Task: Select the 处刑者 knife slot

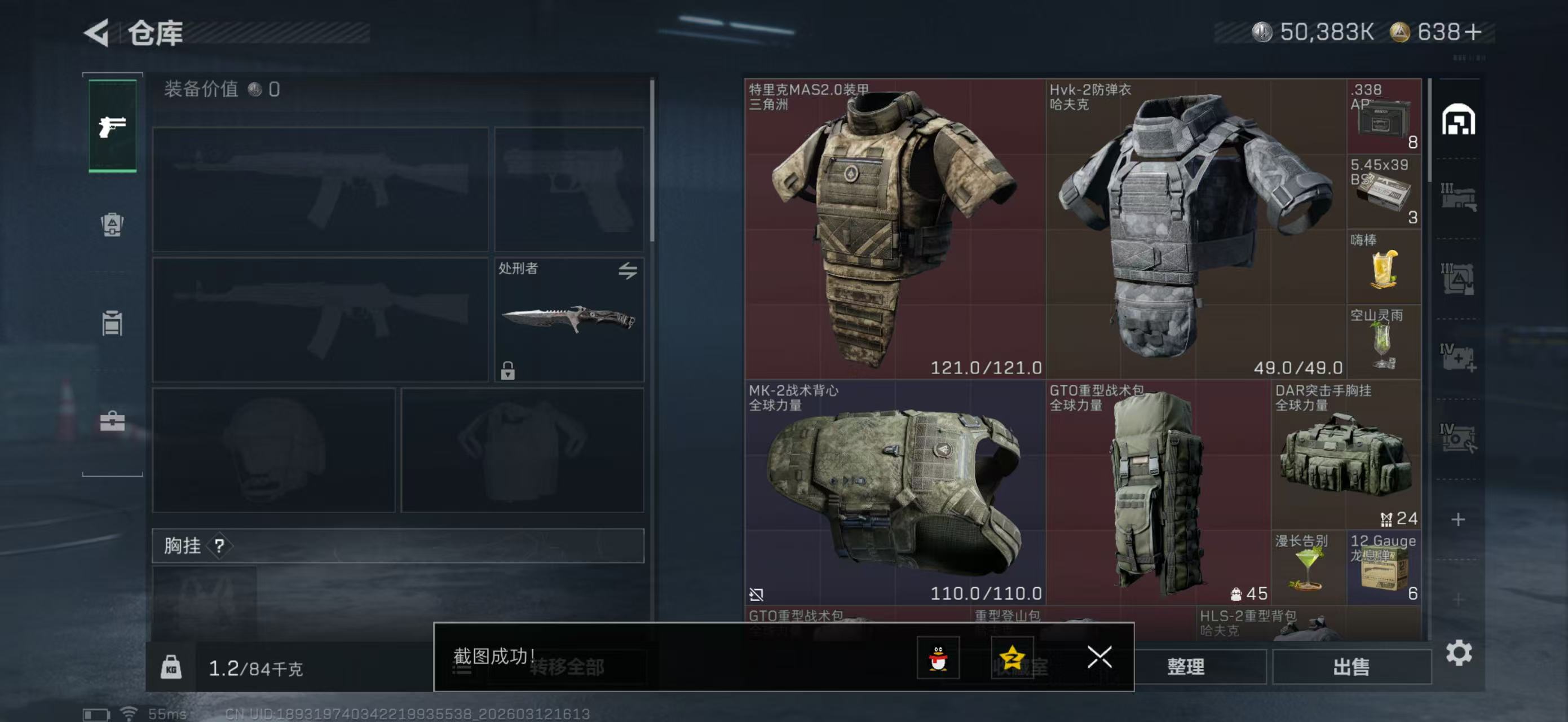Action: click(x=568, y=320)
